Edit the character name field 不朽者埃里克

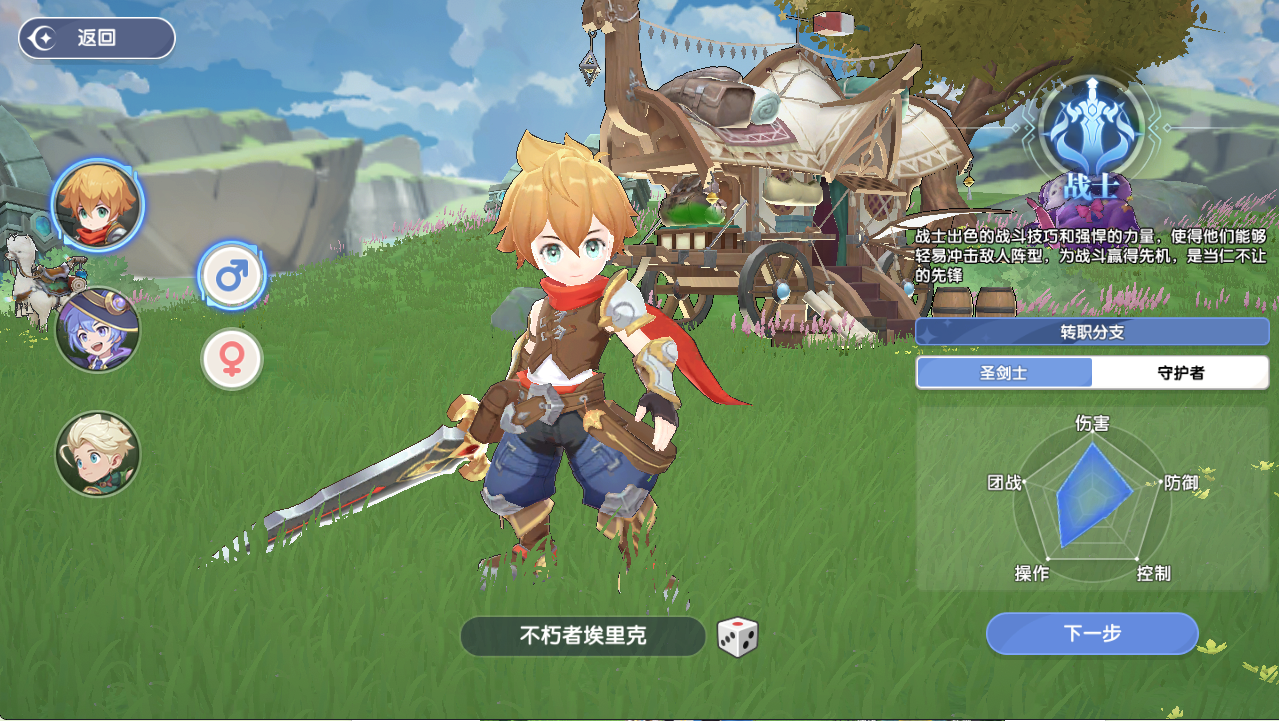click(x=583, y=636)
